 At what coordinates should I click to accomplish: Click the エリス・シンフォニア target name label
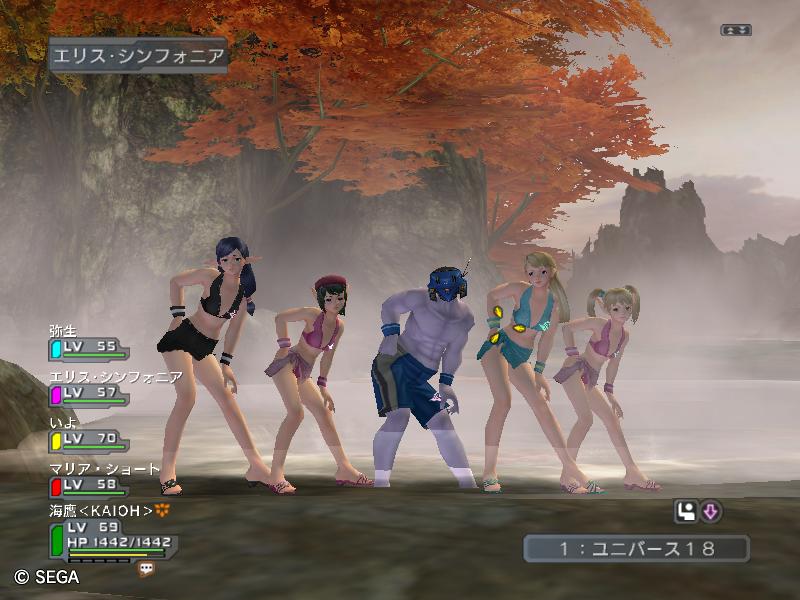pyautogui.click(x=138, y=55)
